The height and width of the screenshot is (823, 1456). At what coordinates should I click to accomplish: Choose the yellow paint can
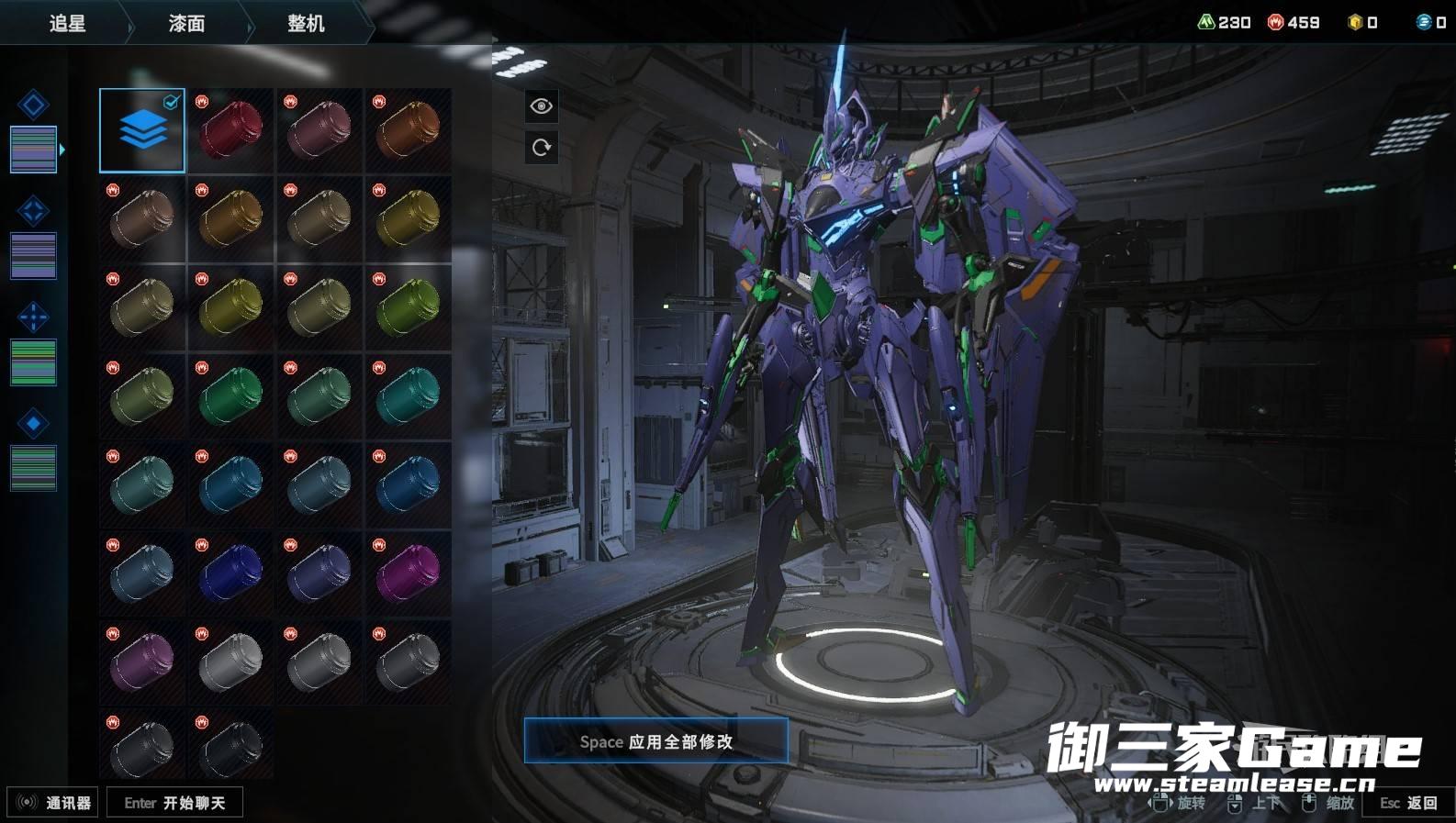(408, 218)
